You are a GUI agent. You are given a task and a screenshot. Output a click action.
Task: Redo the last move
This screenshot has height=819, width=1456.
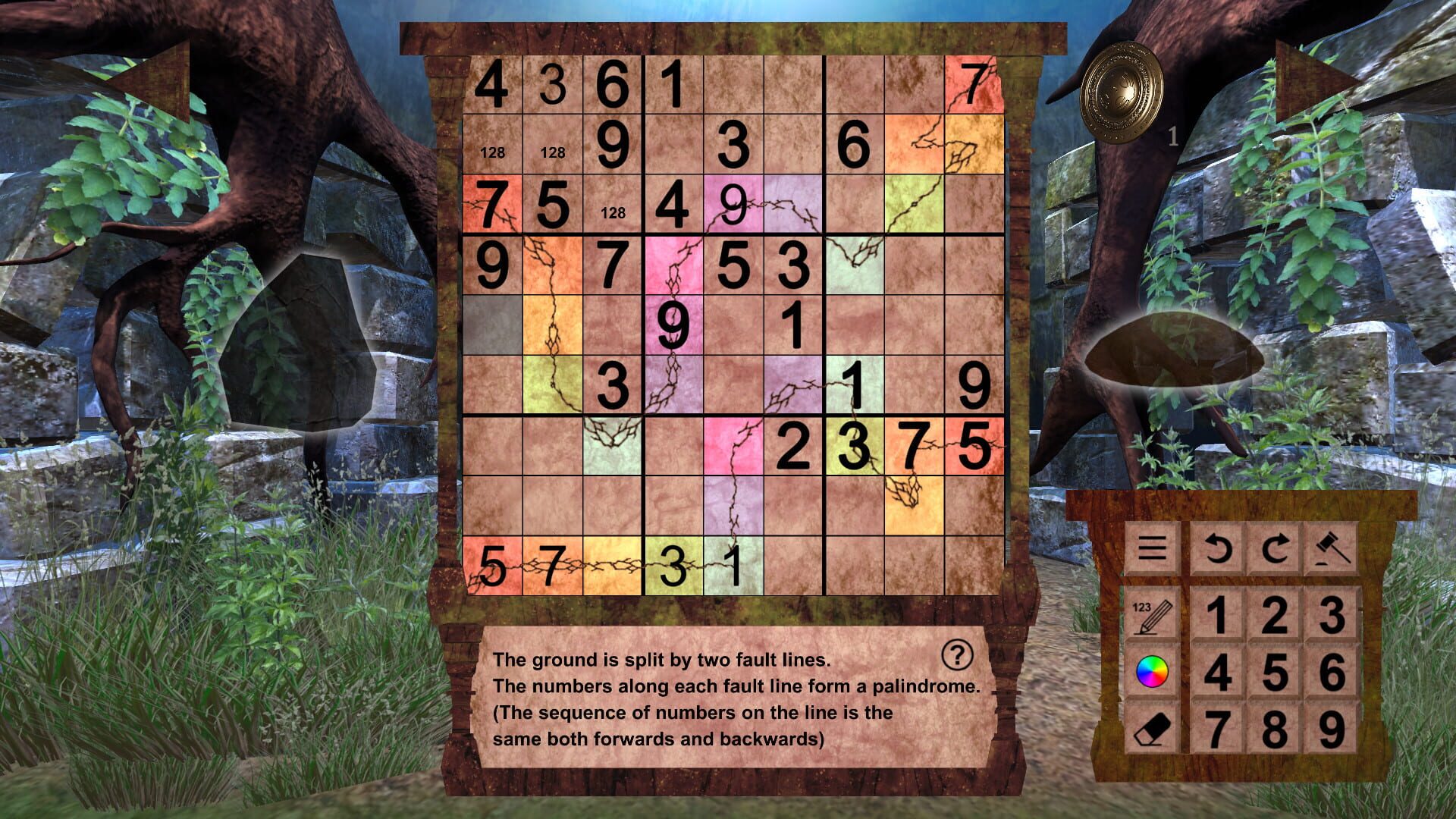[1277, 549]
